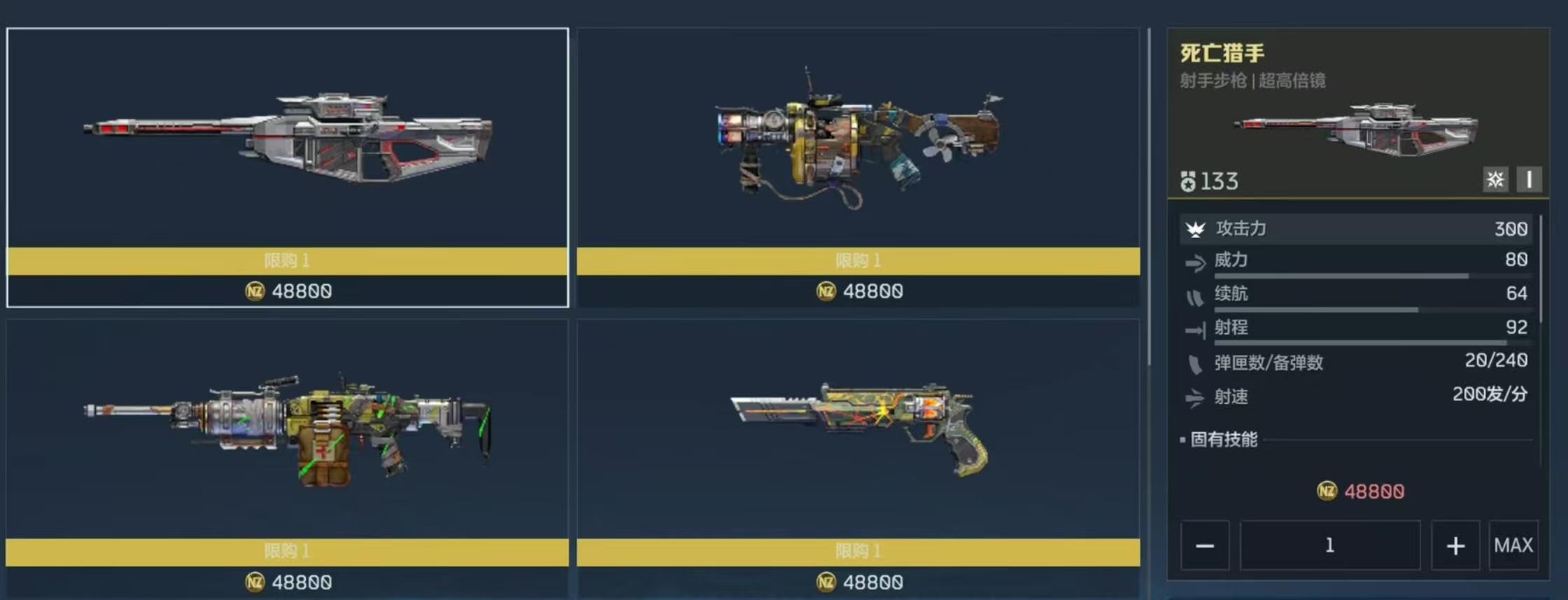Increase purchase quantity with plus button

(x=1455, y=545)
